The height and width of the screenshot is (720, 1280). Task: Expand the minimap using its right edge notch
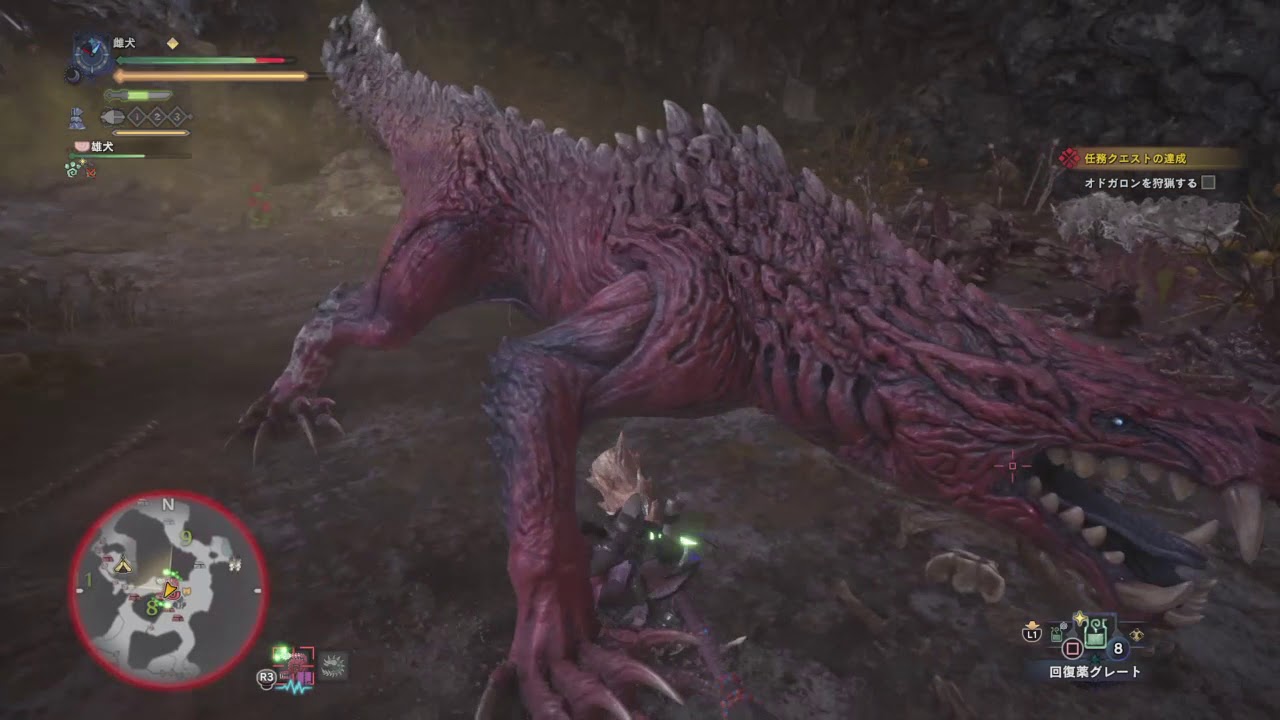click(x=257, y=590)
